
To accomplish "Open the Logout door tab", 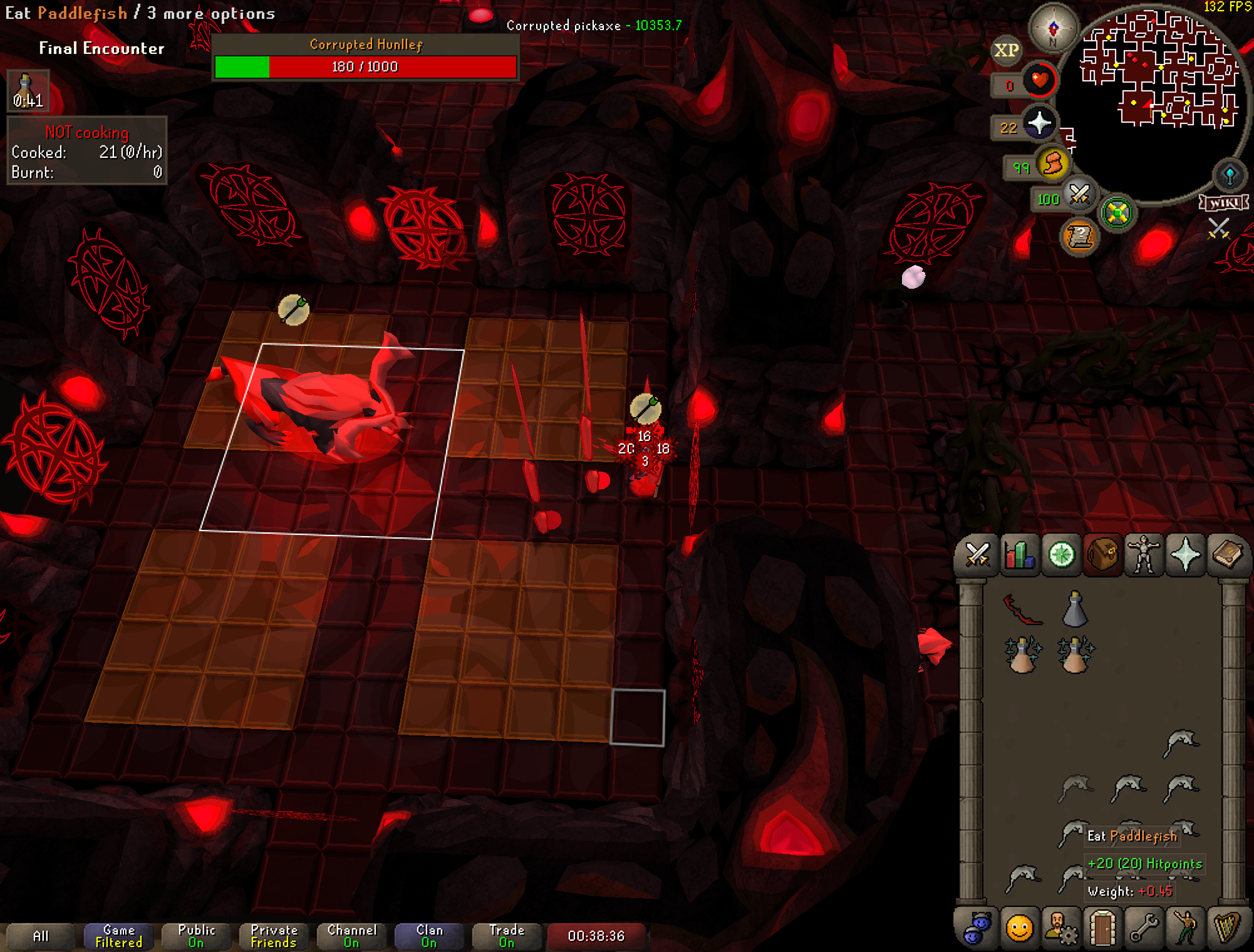I will (x=1102, y=928).
